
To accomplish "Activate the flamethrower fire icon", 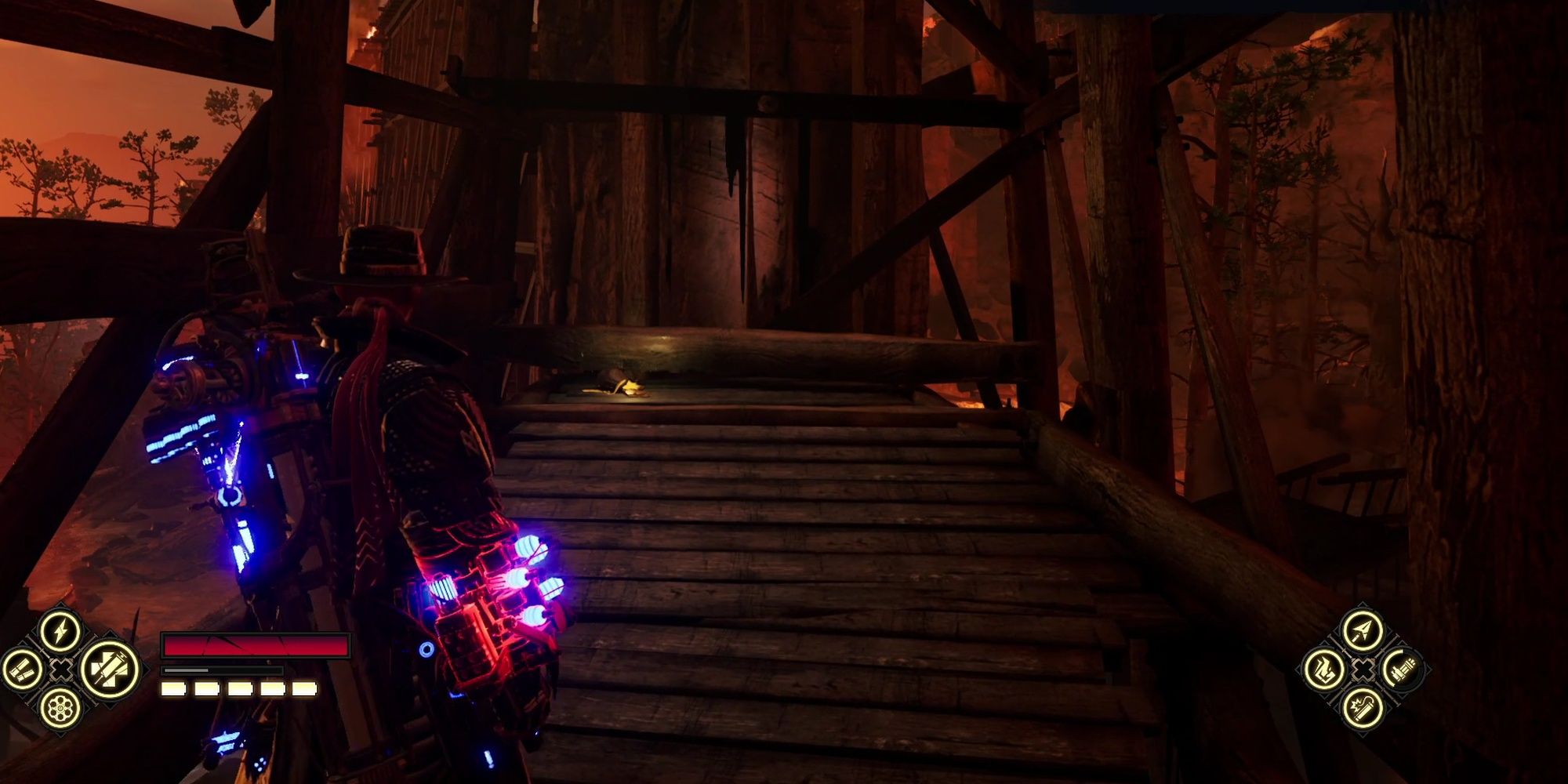I will pyautogui.click(x=1324, y=670).
